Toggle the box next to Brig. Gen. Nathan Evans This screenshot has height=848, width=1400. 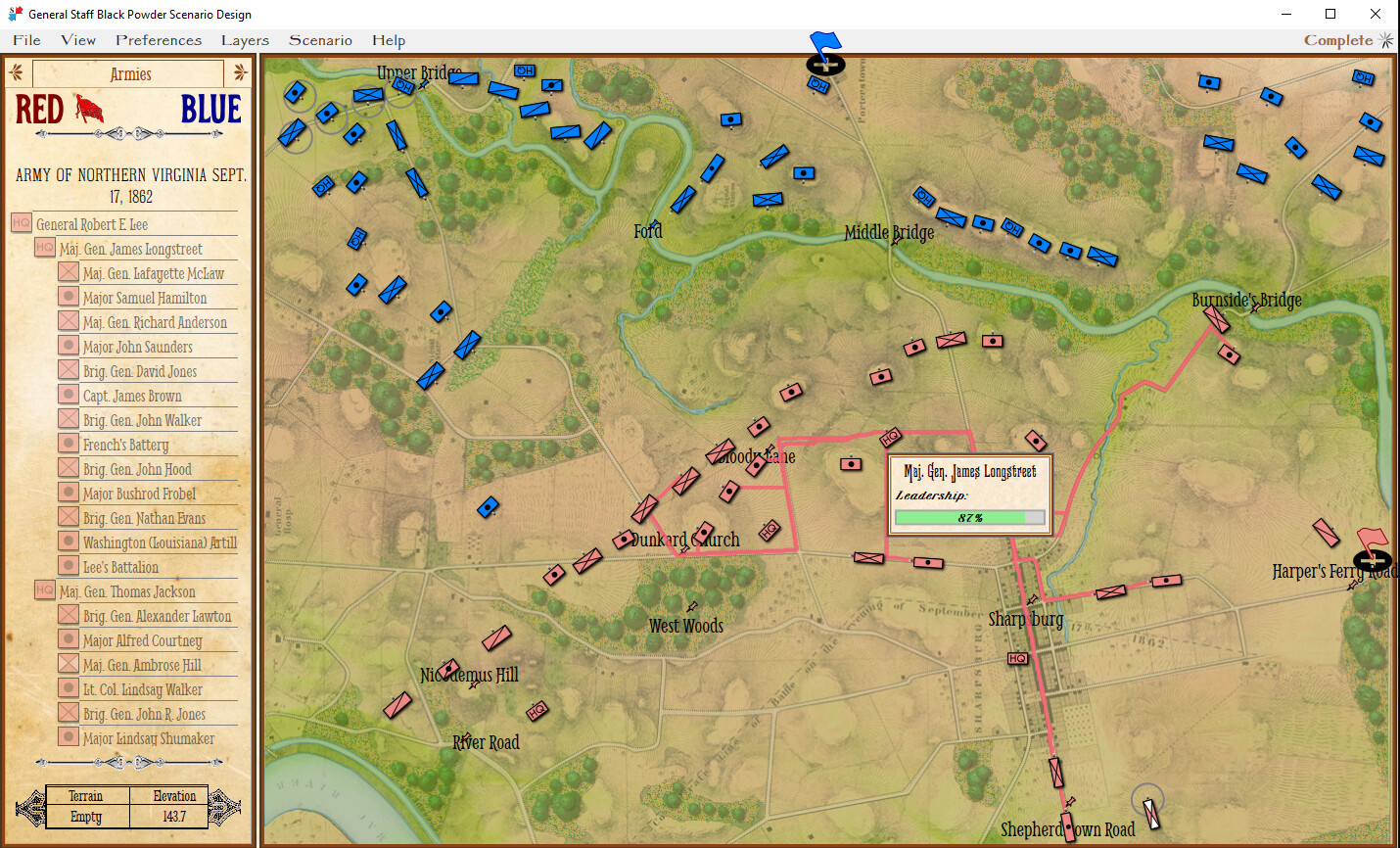(x=67, y=518)
